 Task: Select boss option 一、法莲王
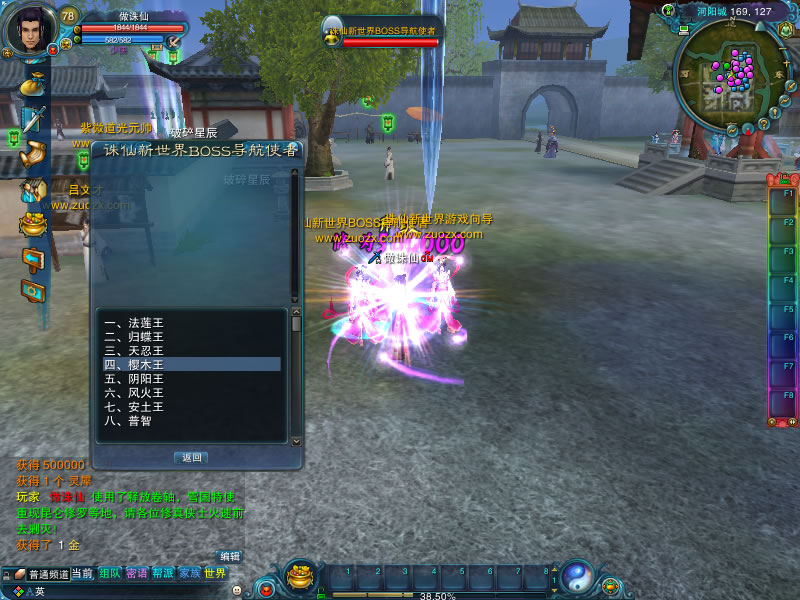coord(133,323)
